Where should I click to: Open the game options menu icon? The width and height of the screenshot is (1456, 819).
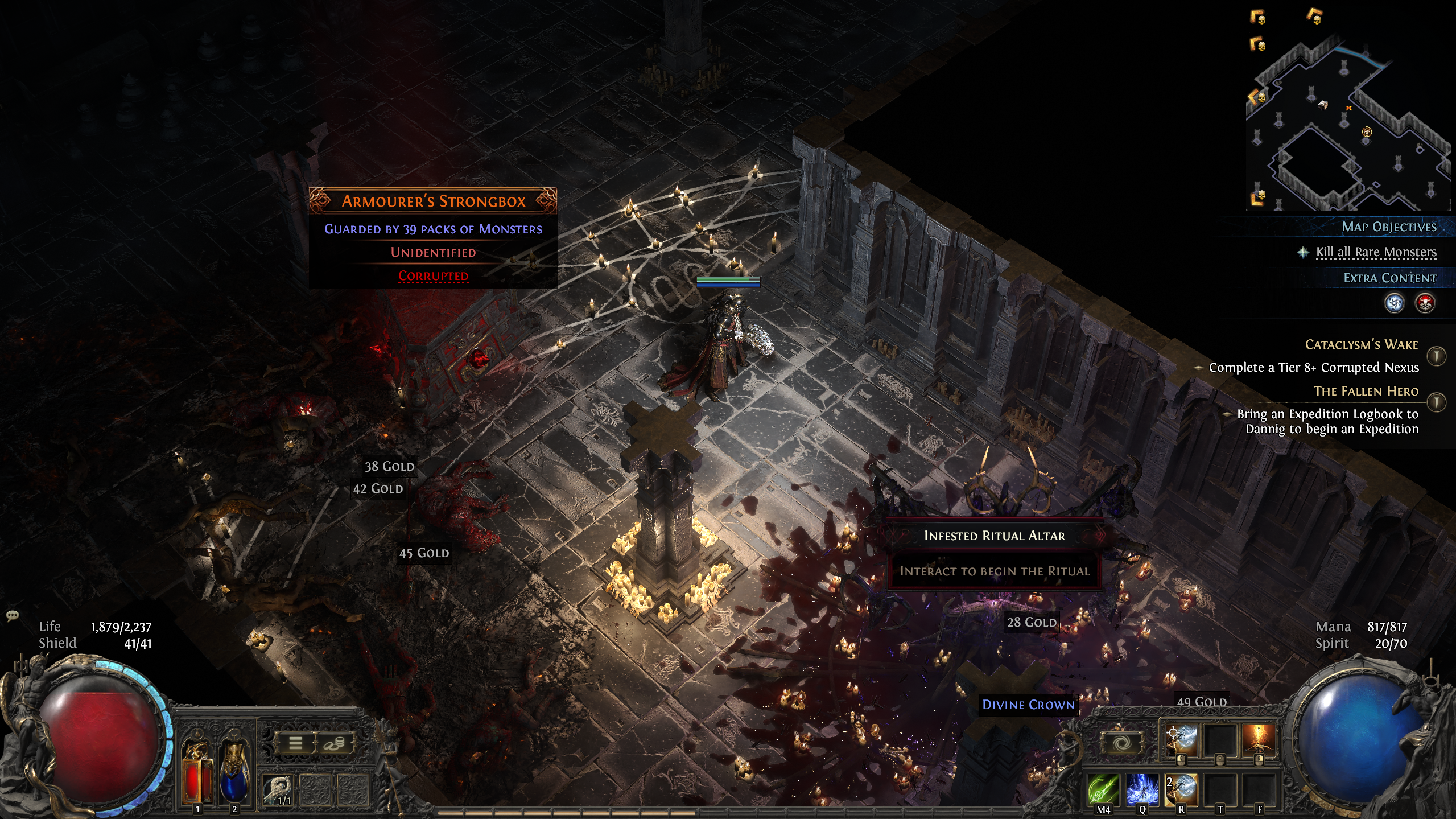[x=297, y=744]
